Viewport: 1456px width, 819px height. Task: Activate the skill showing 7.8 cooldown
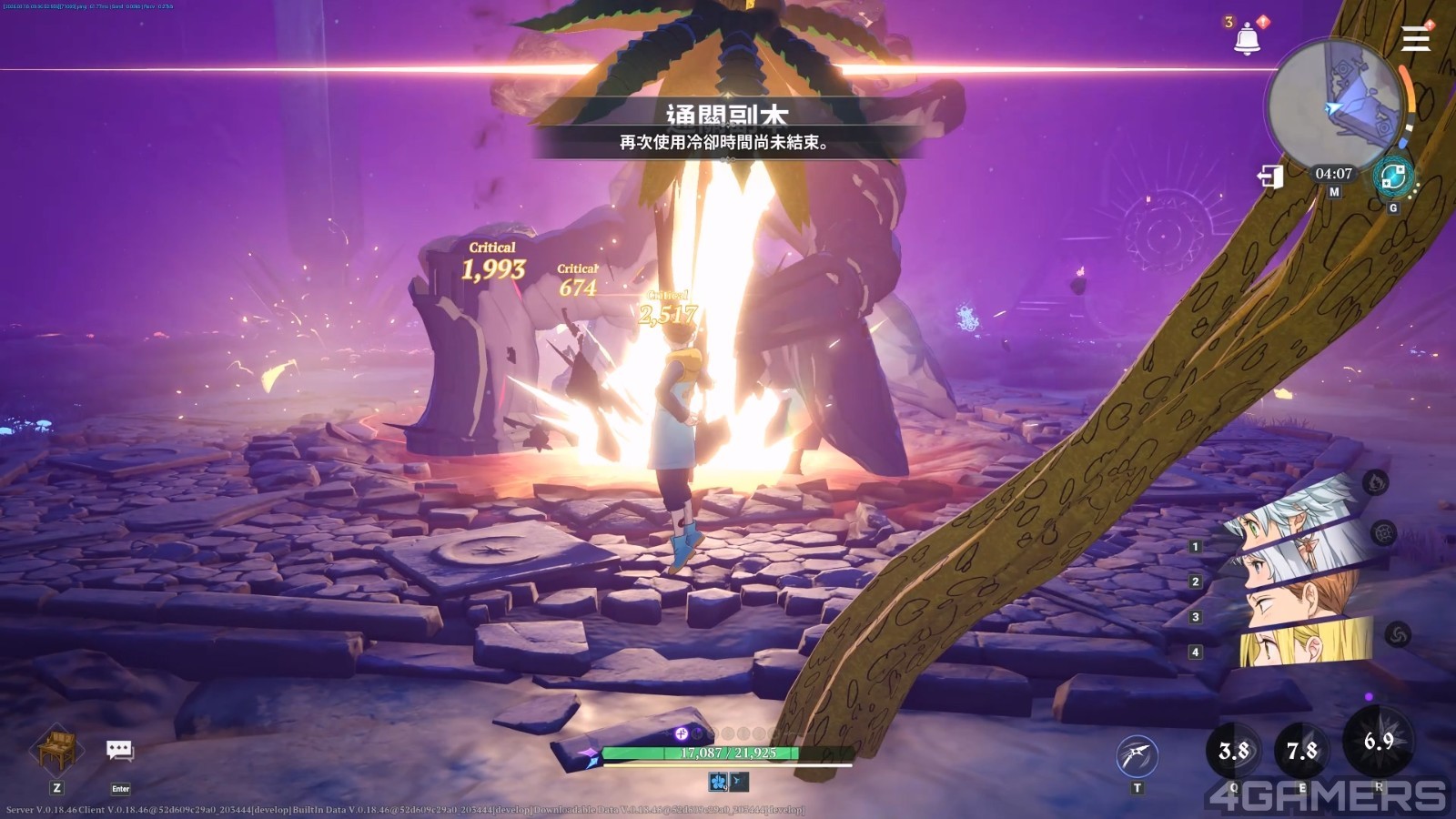coord(1302,751)
